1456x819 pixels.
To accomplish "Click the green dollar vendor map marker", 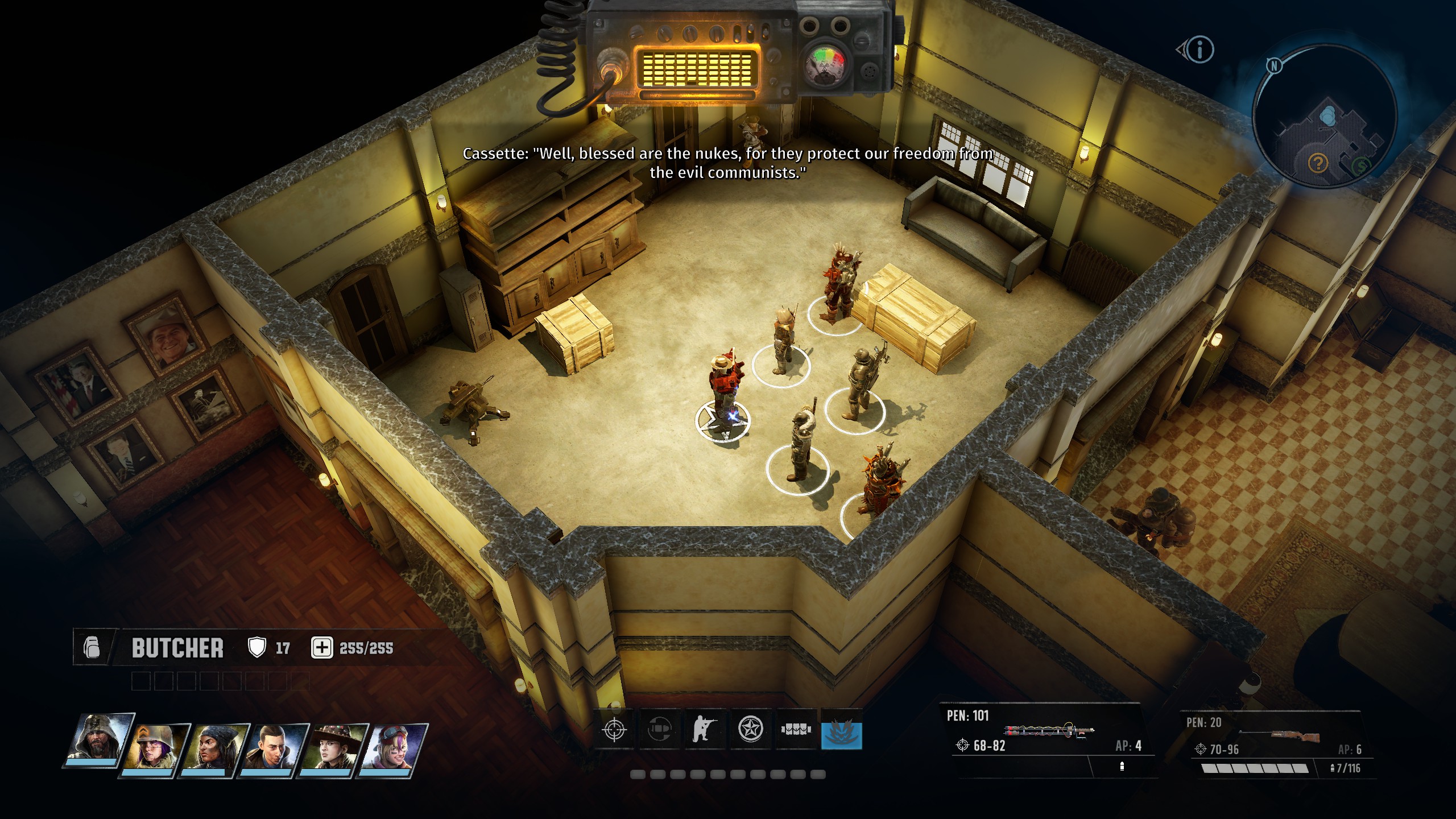I will (x=1362, y=167).
